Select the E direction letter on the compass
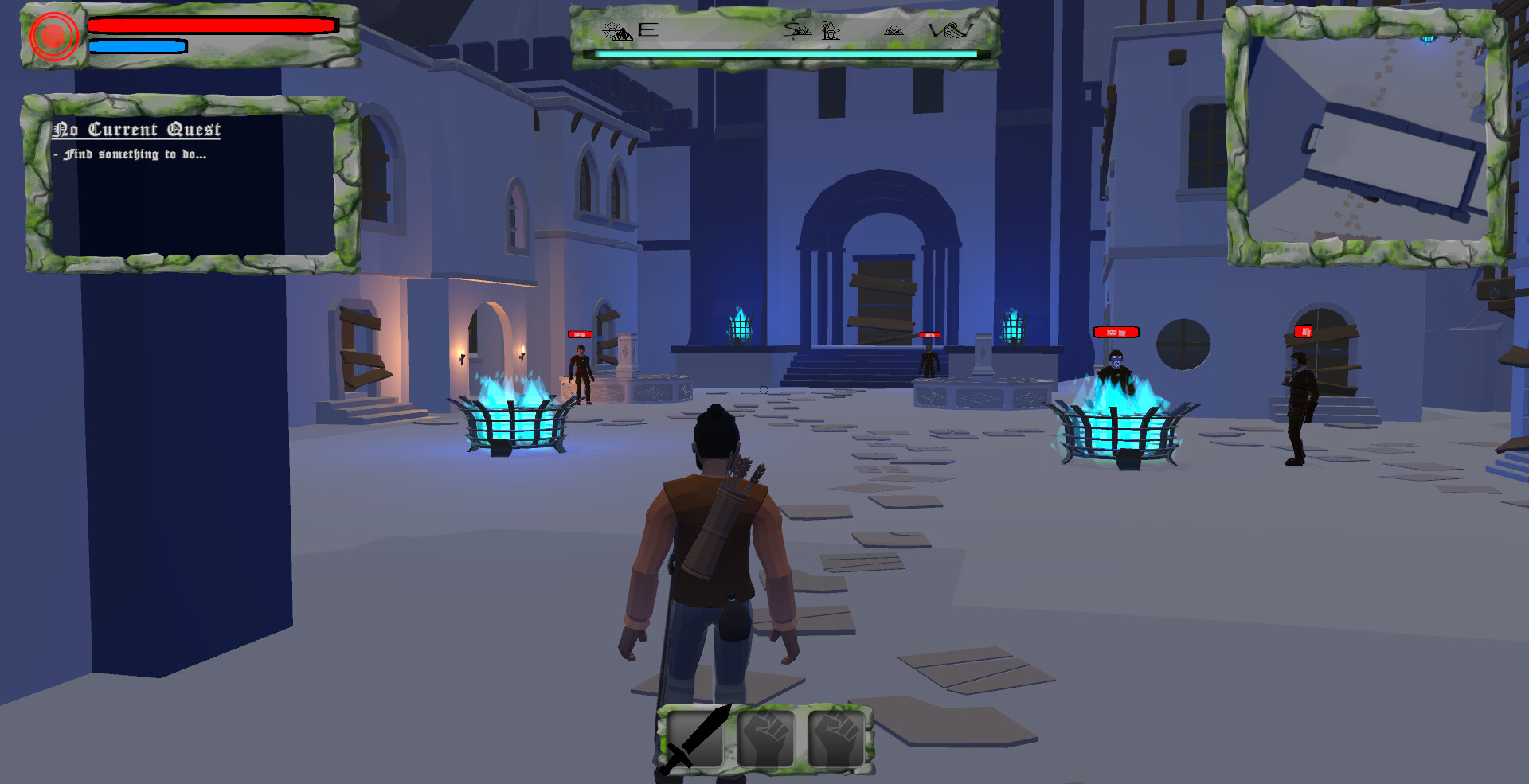1529x784 pixels. pos(647,30)
